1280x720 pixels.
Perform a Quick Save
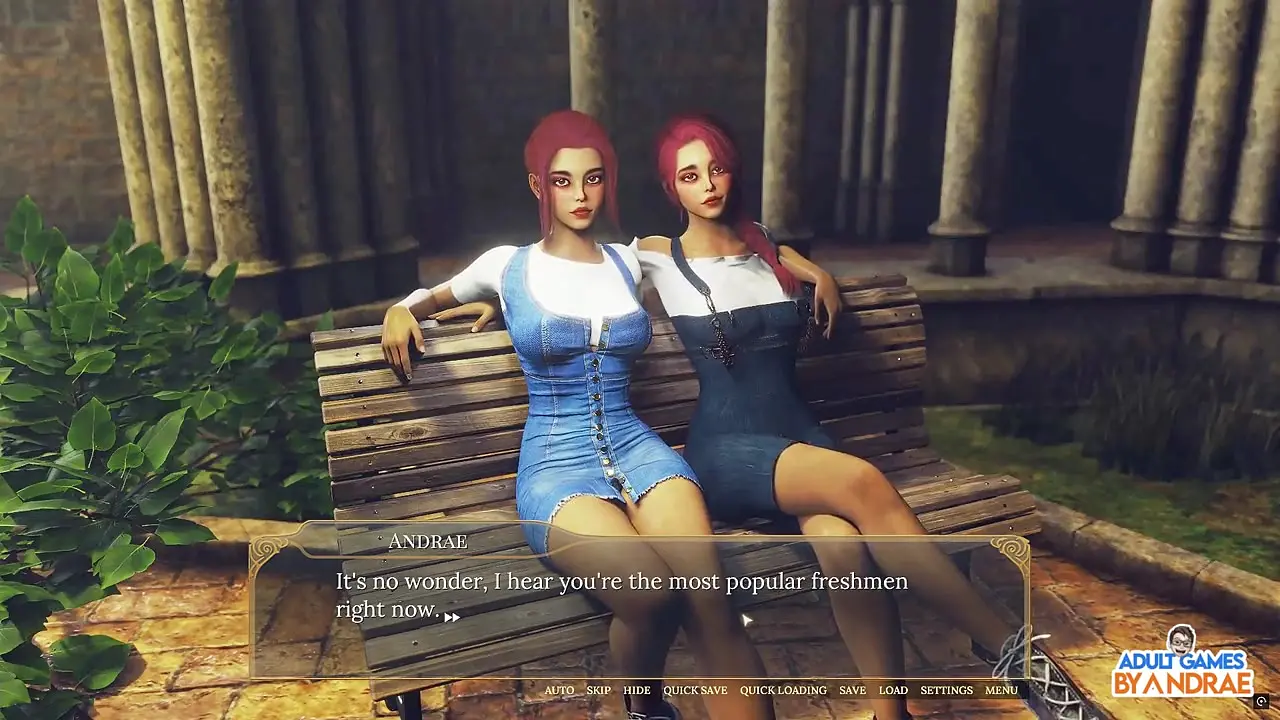coord(695,690)
